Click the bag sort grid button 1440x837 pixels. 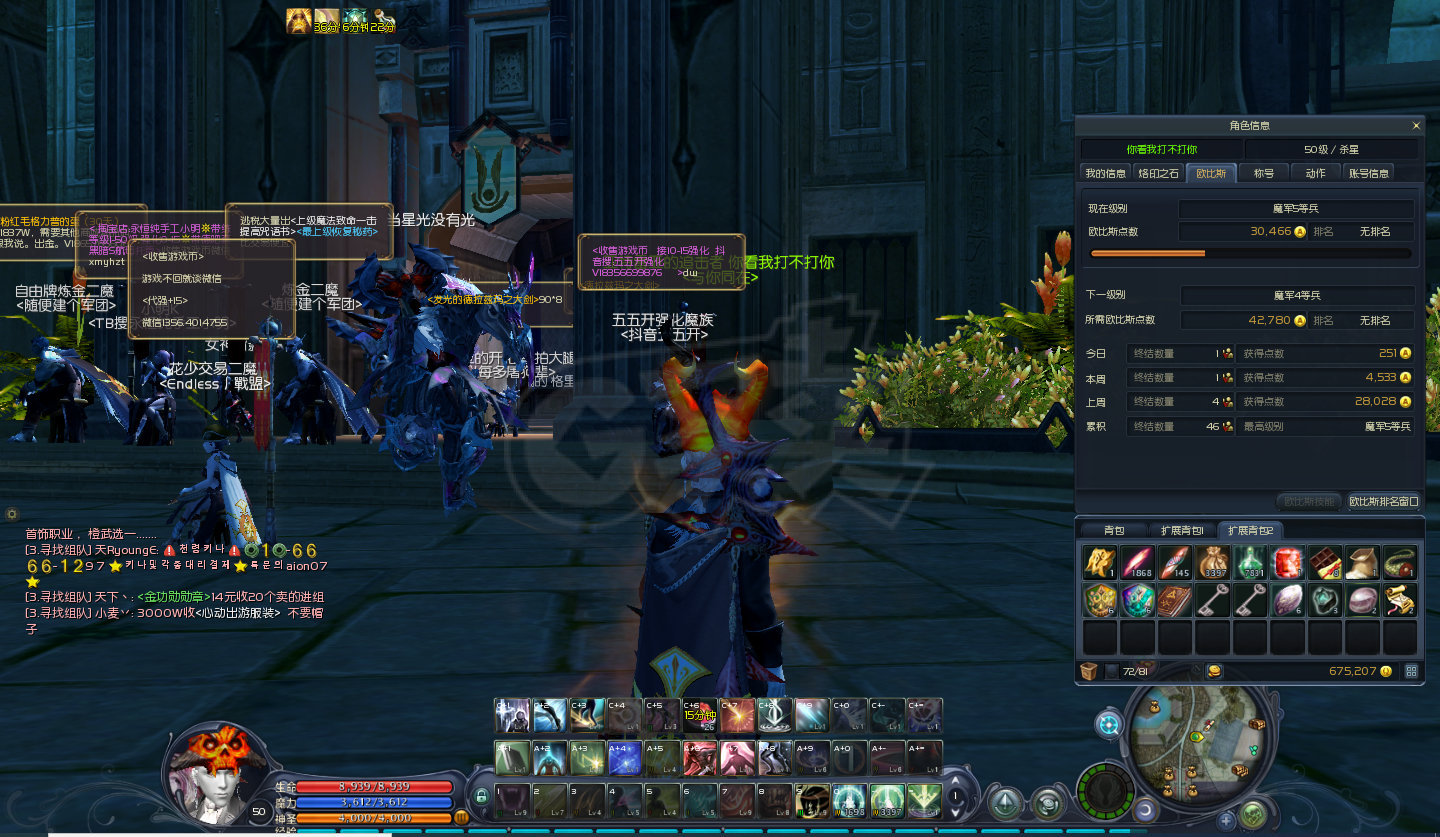(1411, 671)
